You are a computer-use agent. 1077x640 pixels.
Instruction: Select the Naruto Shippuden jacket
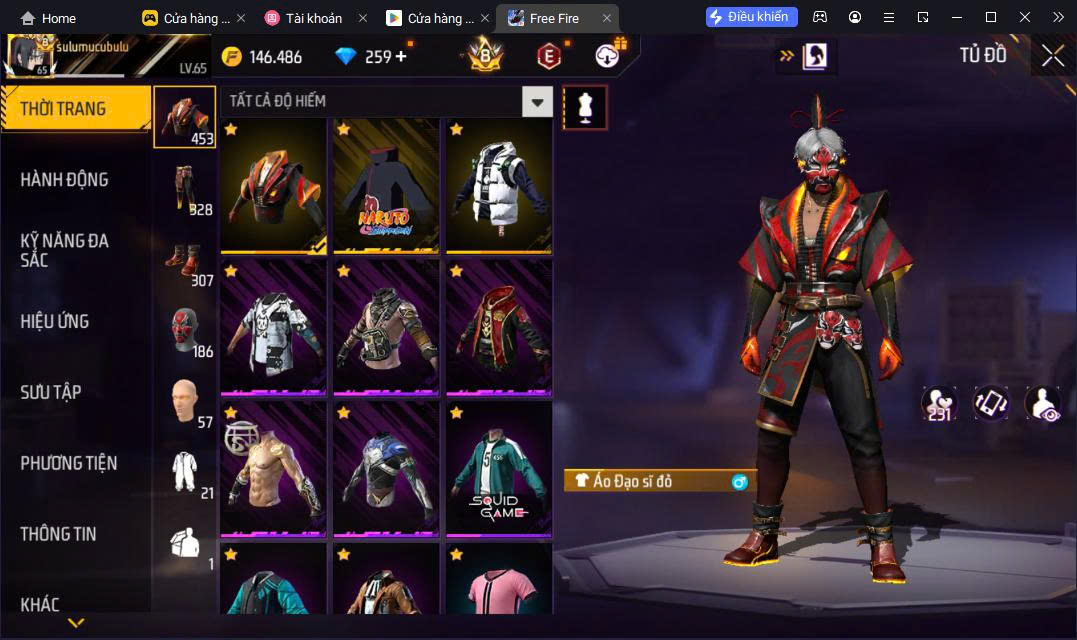[x=386, y=185]
